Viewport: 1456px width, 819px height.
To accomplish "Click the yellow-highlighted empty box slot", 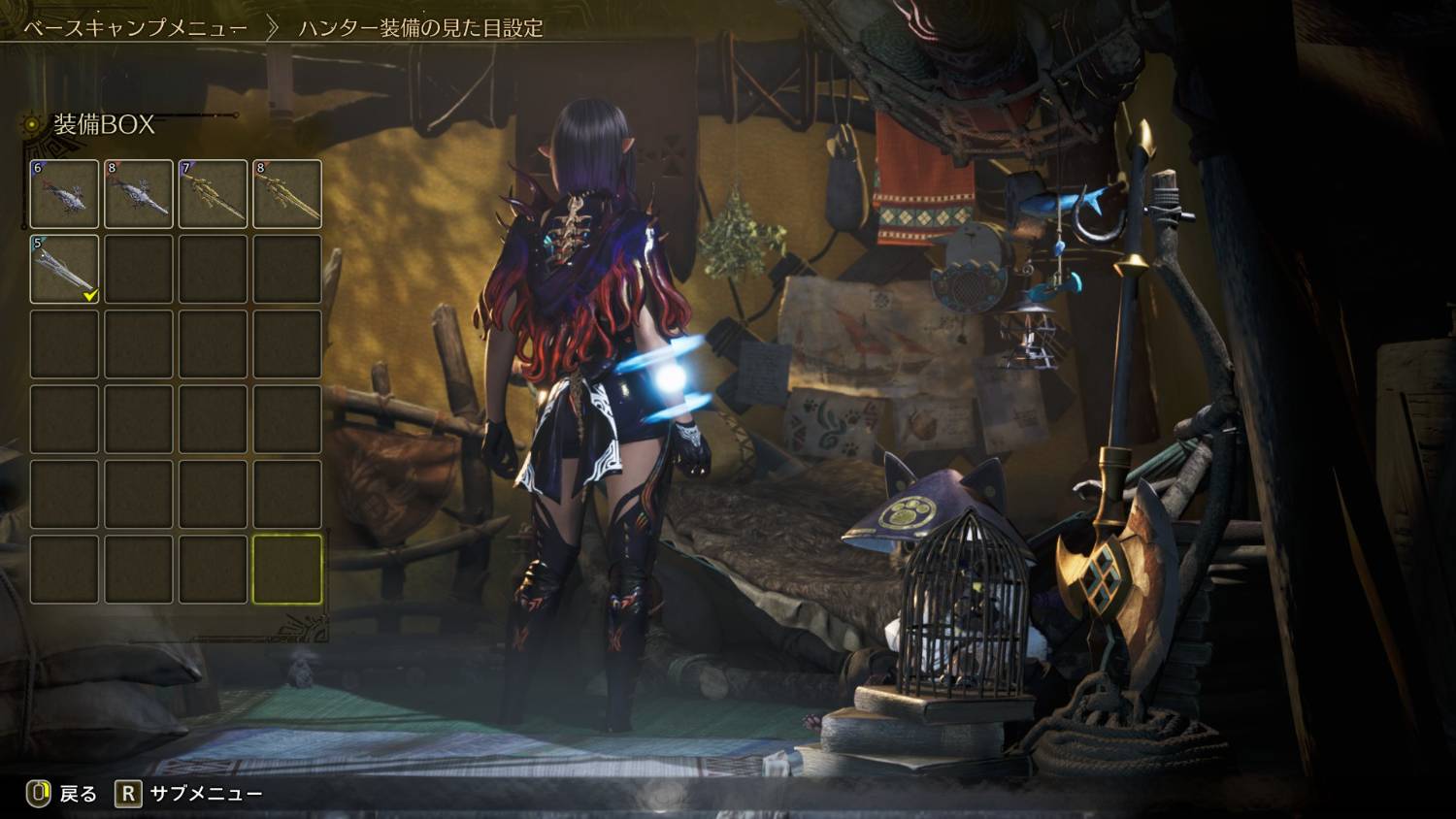I will 287,569.
